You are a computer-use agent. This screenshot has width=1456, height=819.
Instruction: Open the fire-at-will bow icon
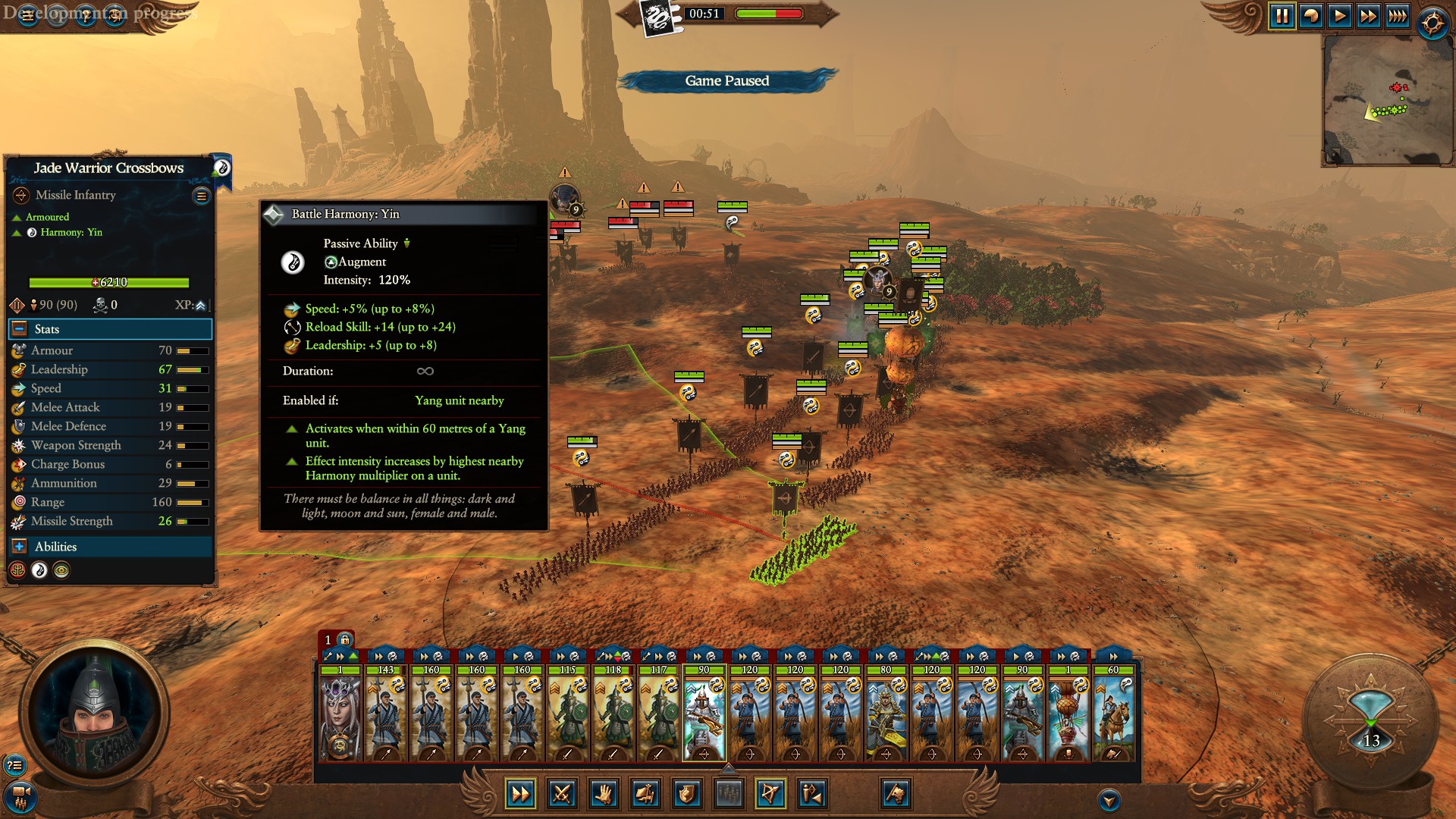772,795
